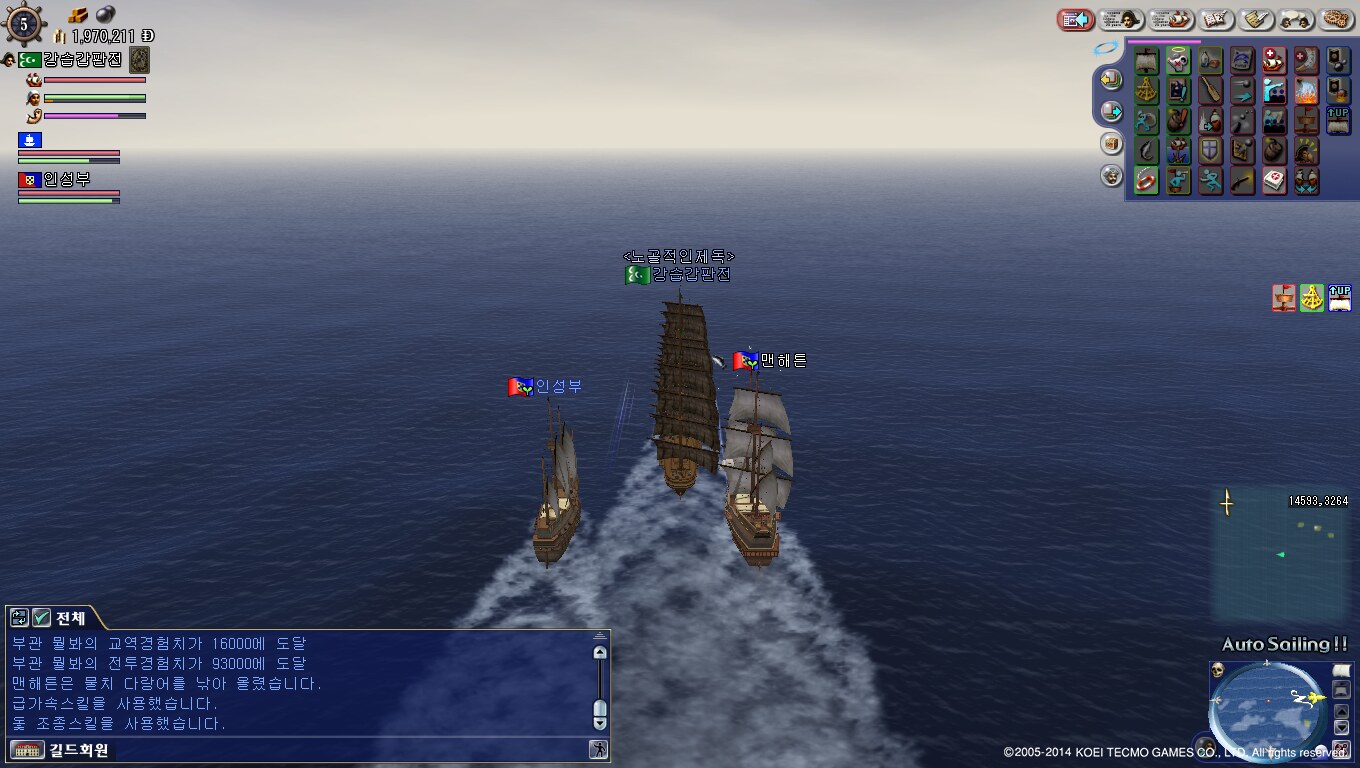1360x768 pixels.
Task: Use the white first aid kit skill
Action: click(1273, 181)
